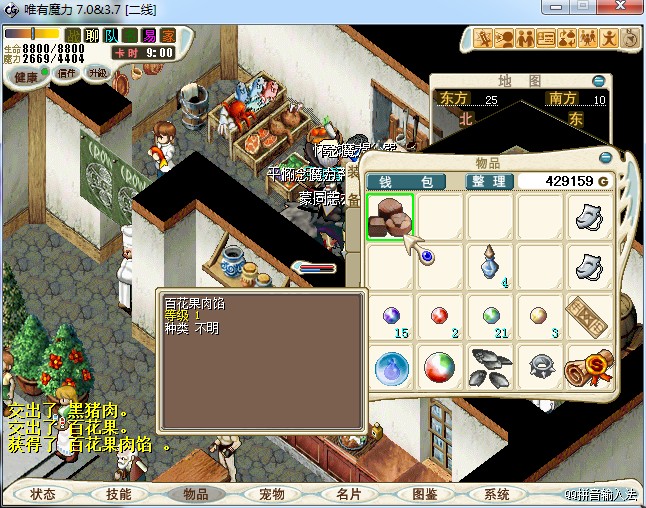Select the 百花果肉馅 meat filling slot

click(390, 217)
